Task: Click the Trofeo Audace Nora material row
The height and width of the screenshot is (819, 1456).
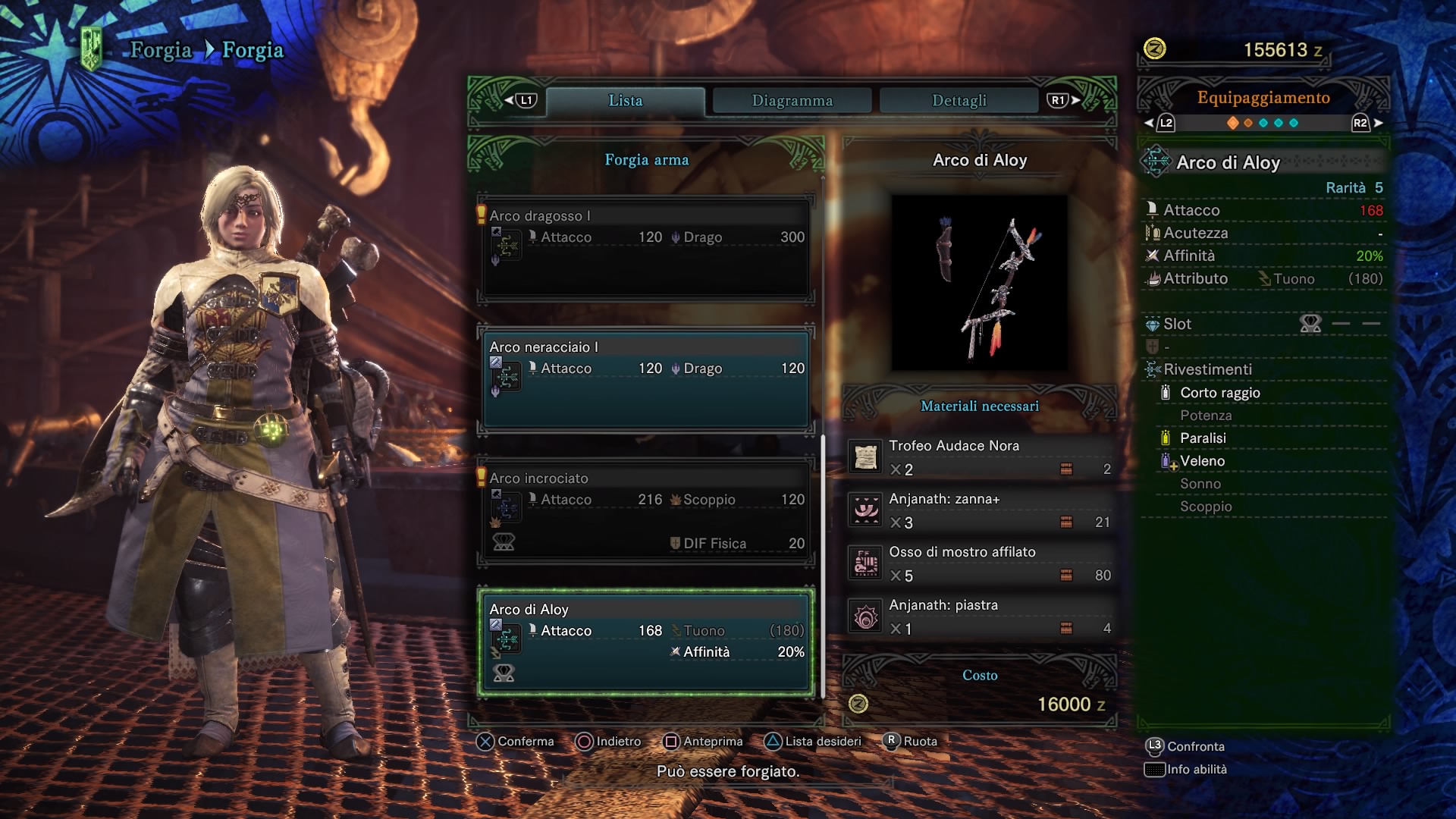Action: click(980, 457)
